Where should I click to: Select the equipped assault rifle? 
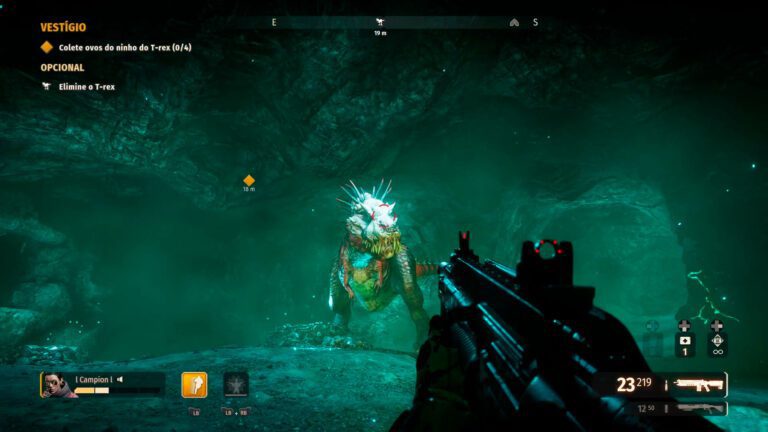pyautogui.click(x=698, y=384)
